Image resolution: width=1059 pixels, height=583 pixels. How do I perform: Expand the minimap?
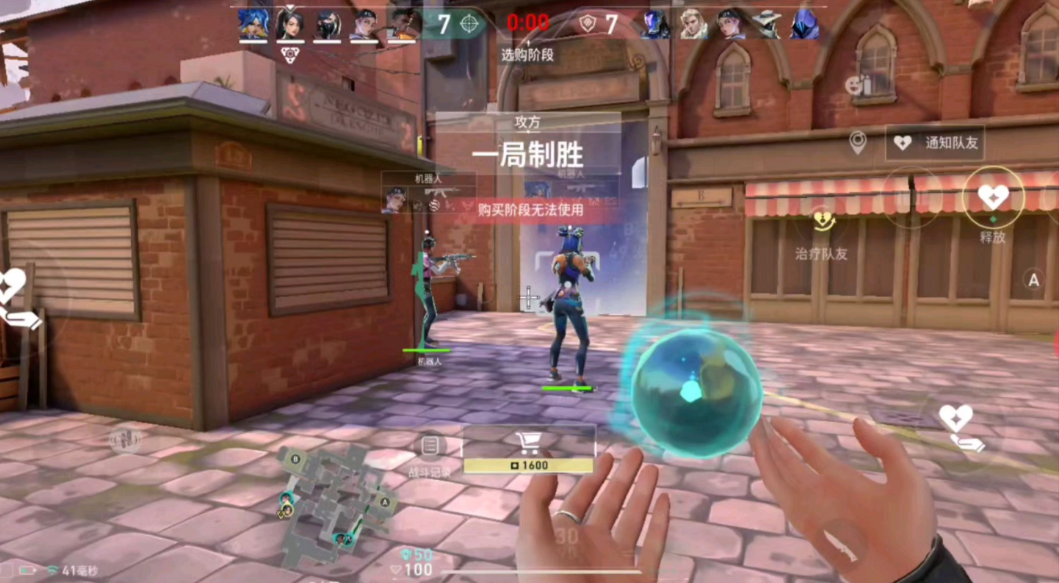pos(332,503)
